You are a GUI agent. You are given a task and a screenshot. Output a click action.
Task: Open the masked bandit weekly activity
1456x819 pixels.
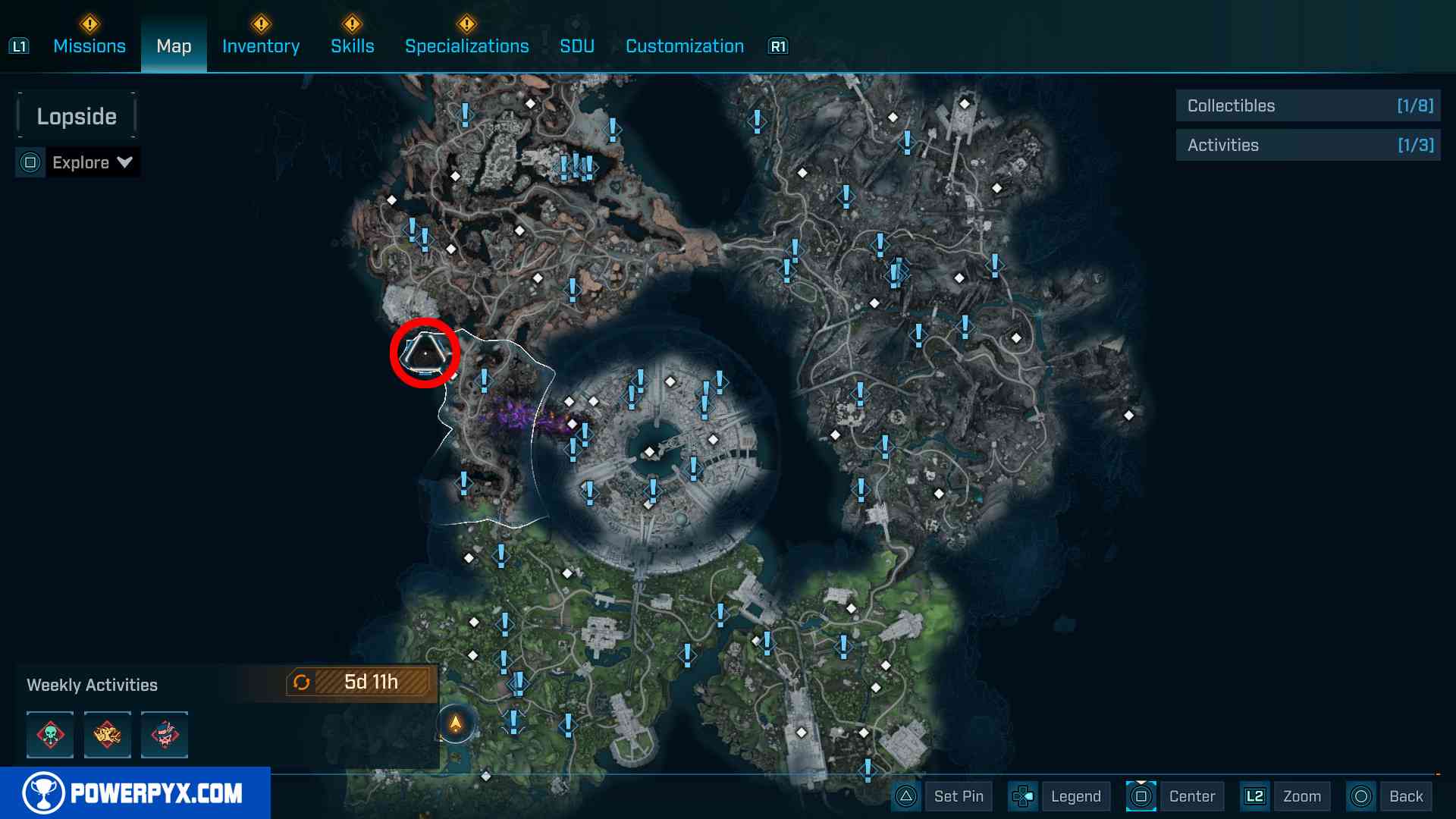[x=165, y=734]
